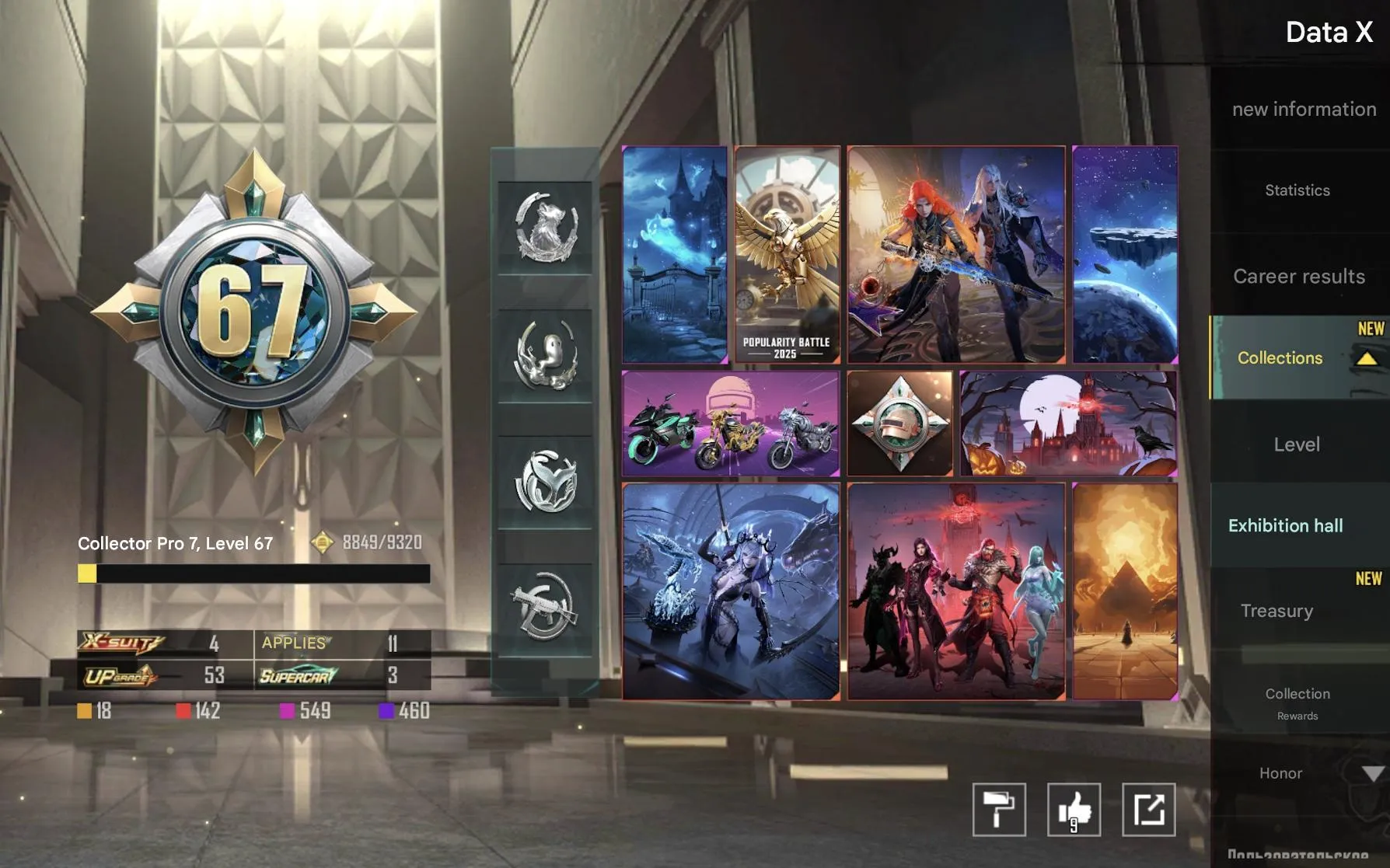Open the Exhibition hall tab
Image resolution: width=1390 pixels, height=868 pixels.
(x=1286, y=525)
